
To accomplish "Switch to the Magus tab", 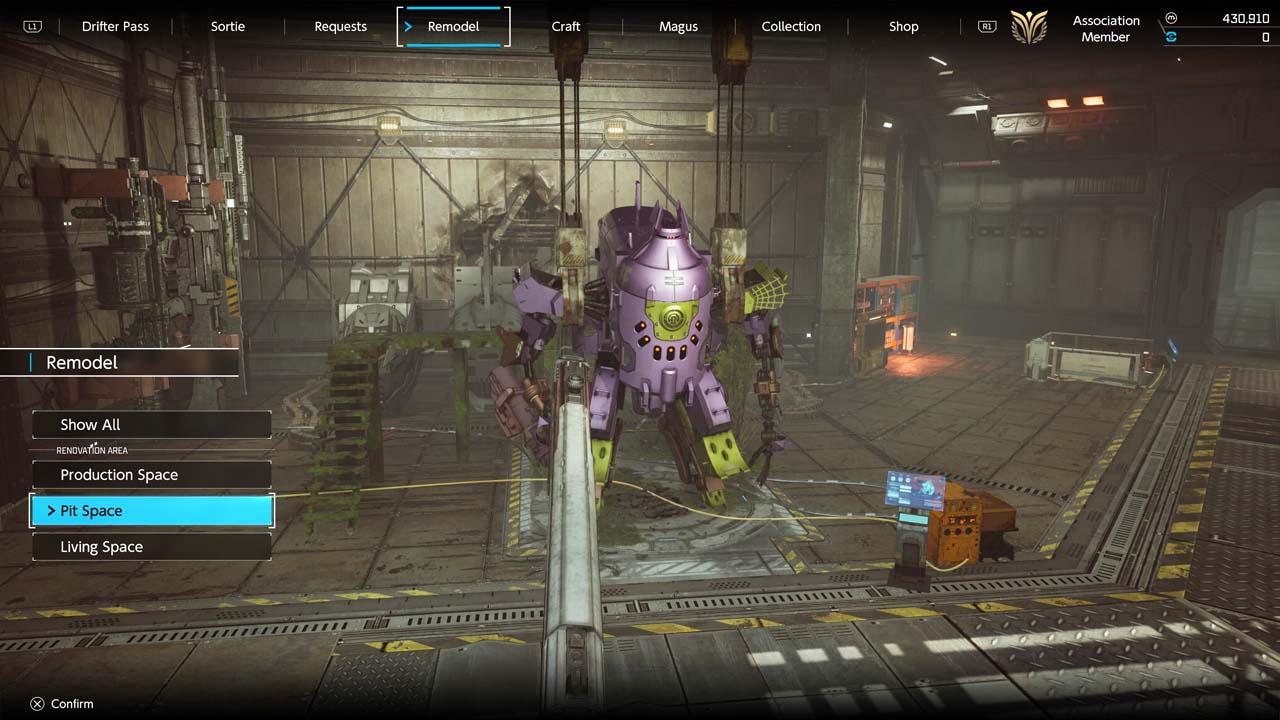I will pyautogui.click(x=678, y=27).
